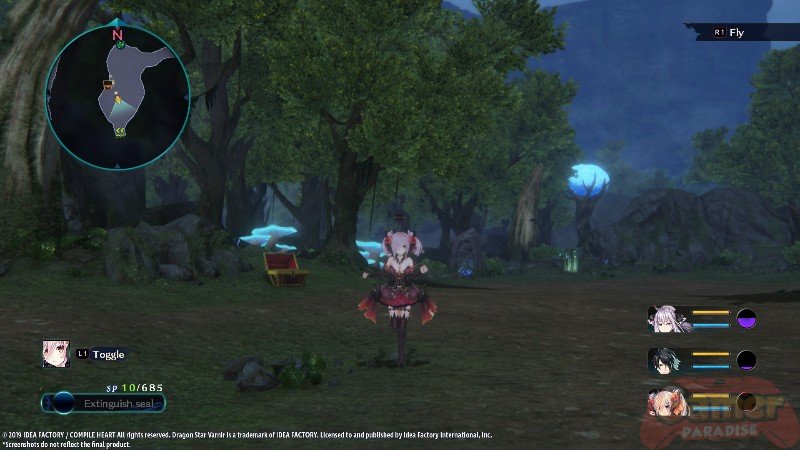
Task: Select the pink-haired character portrait beside Toggle
Action: (55, 353)
